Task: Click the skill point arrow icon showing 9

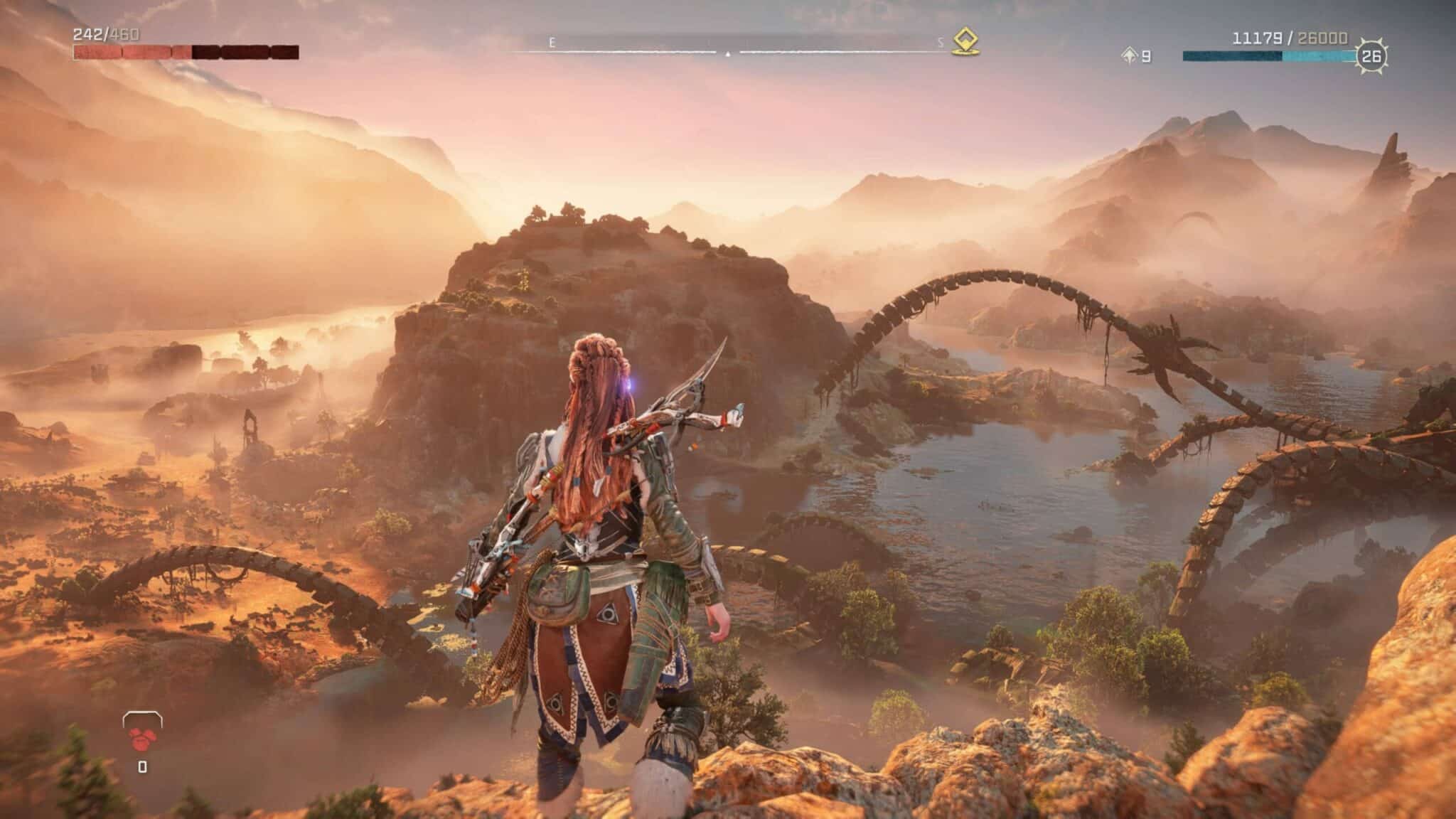Action: click(x=1129, y=54)
